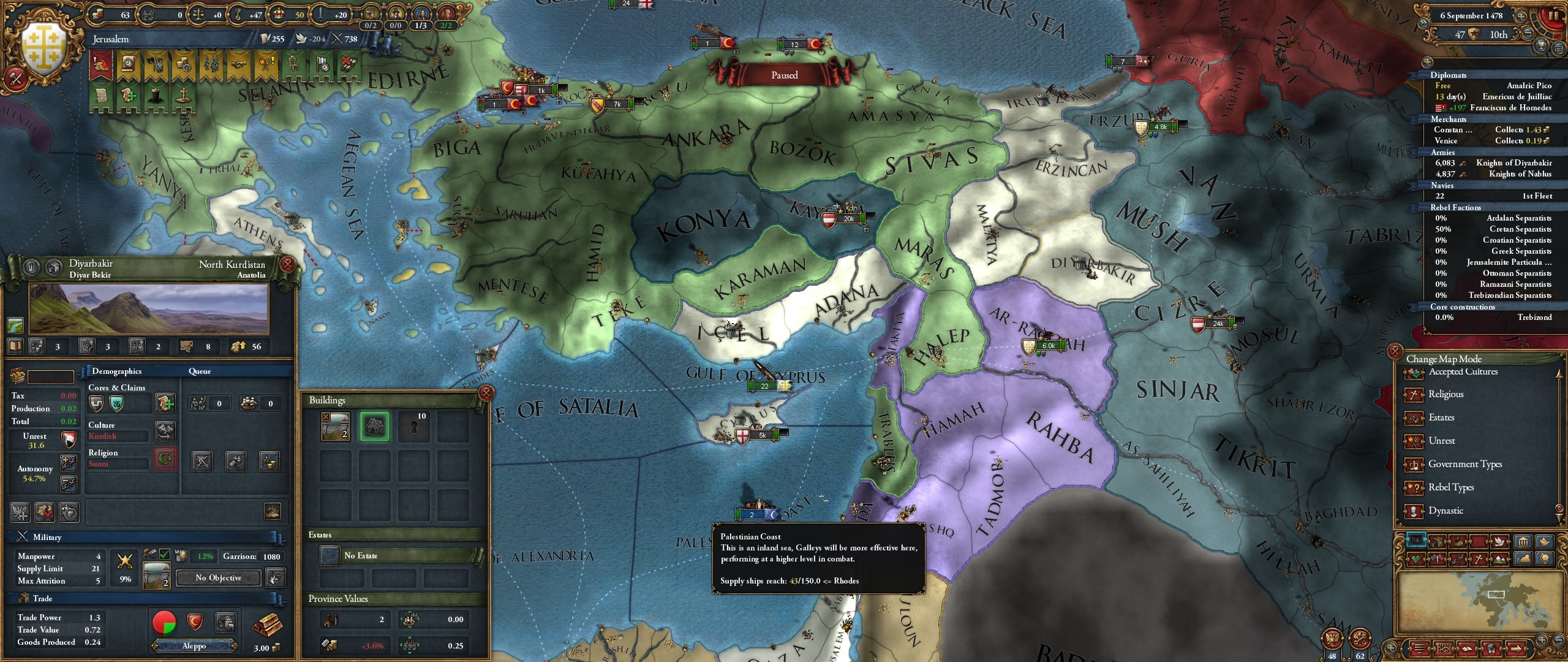Collapse the Trade section of the province panel

(43, 598)
